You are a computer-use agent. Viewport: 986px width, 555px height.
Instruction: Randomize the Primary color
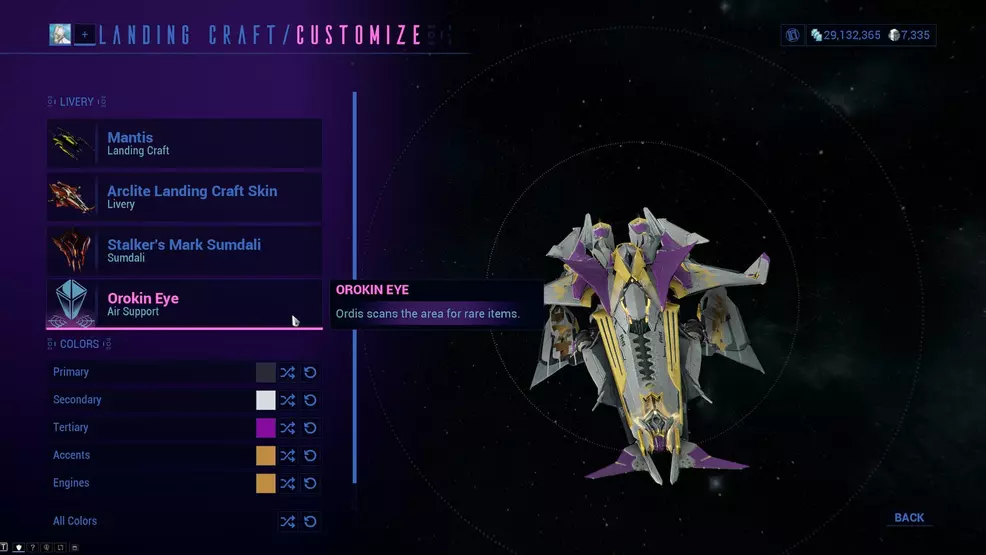288,372
